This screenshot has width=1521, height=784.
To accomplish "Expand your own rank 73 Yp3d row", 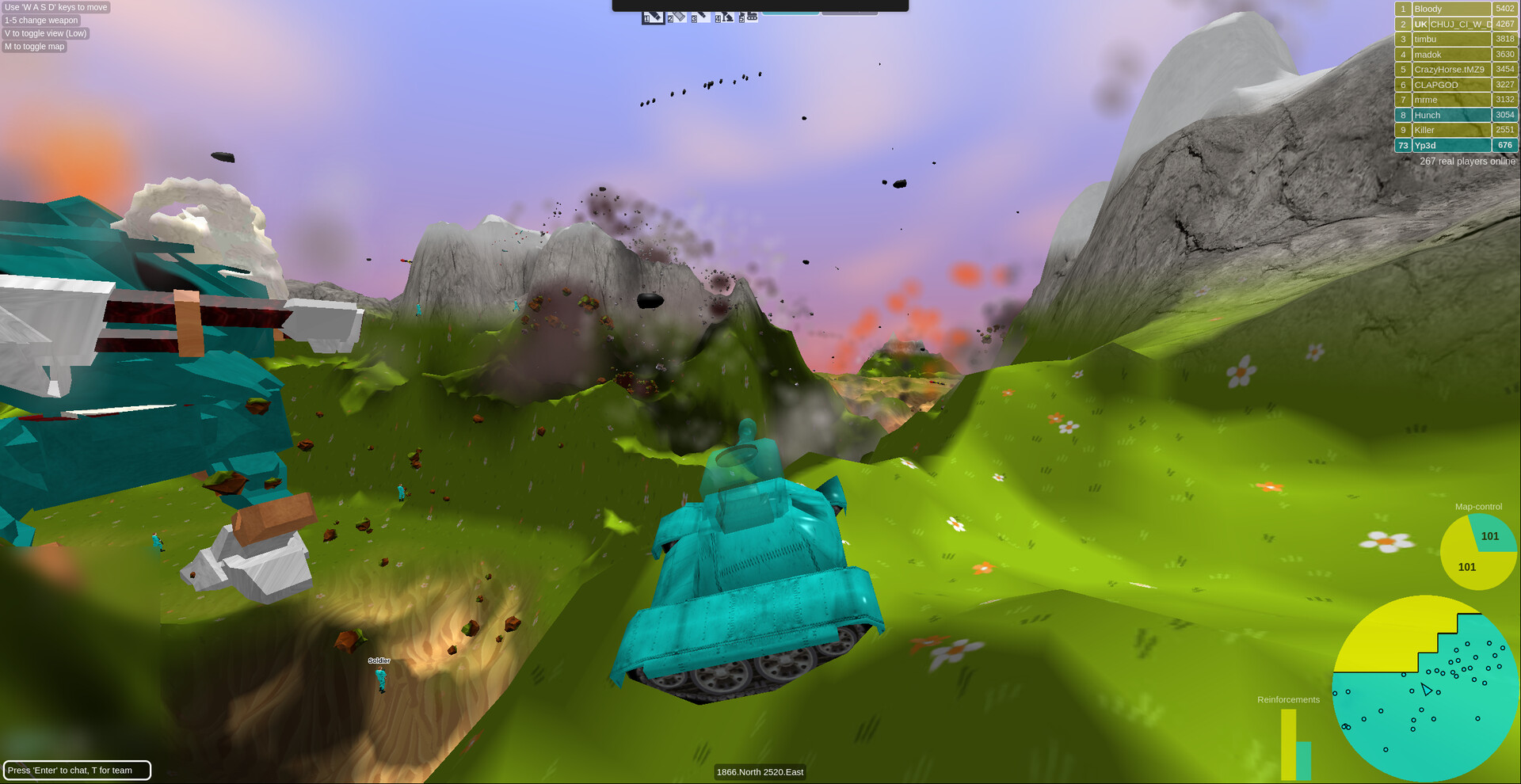I will tap(1451, 145).
